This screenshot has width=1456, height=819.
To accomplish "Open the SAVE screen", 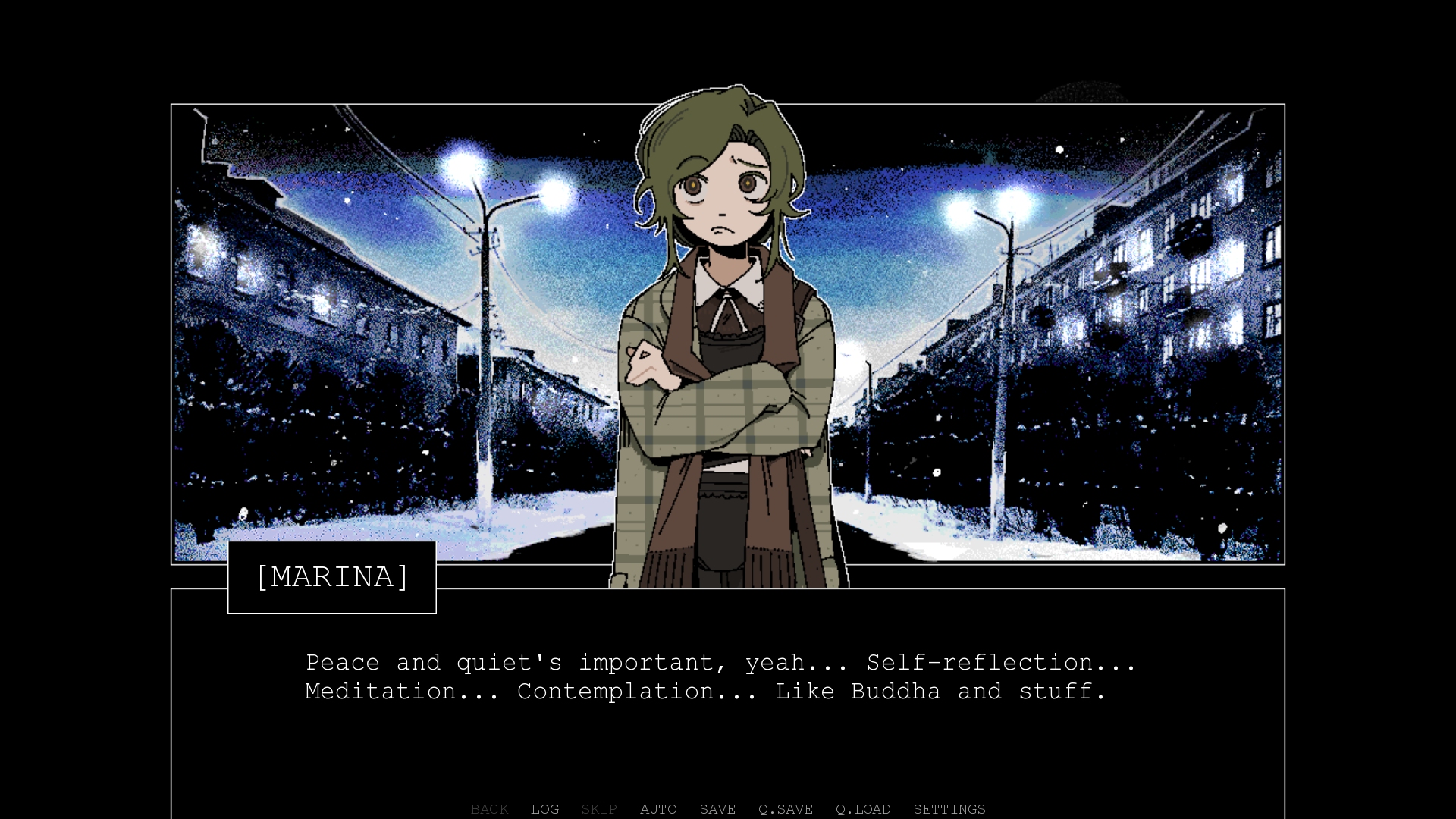I will pyautogui.click(x=717, y=809).
